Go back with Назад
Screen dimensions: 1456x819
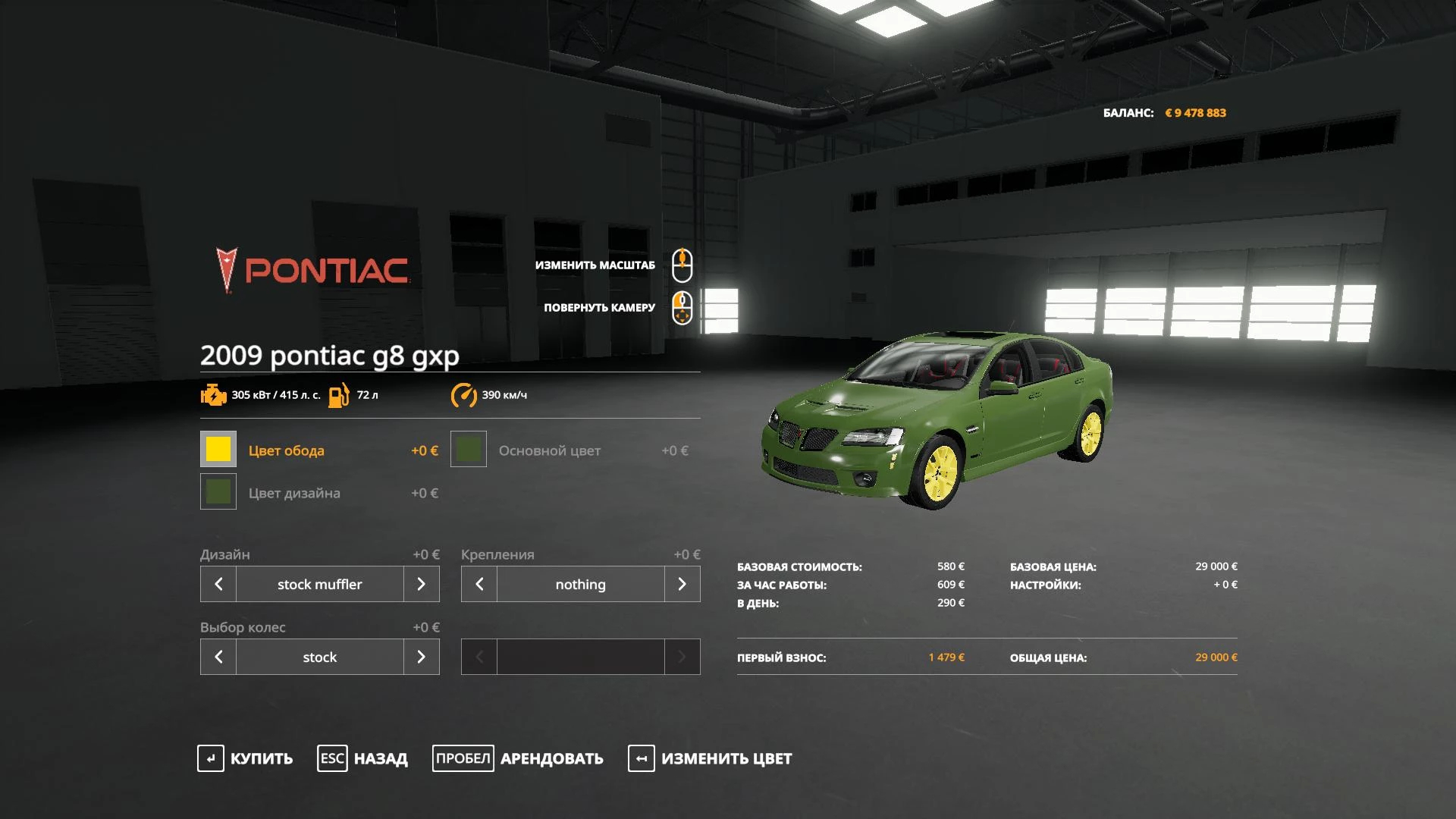tap(362, 758)
